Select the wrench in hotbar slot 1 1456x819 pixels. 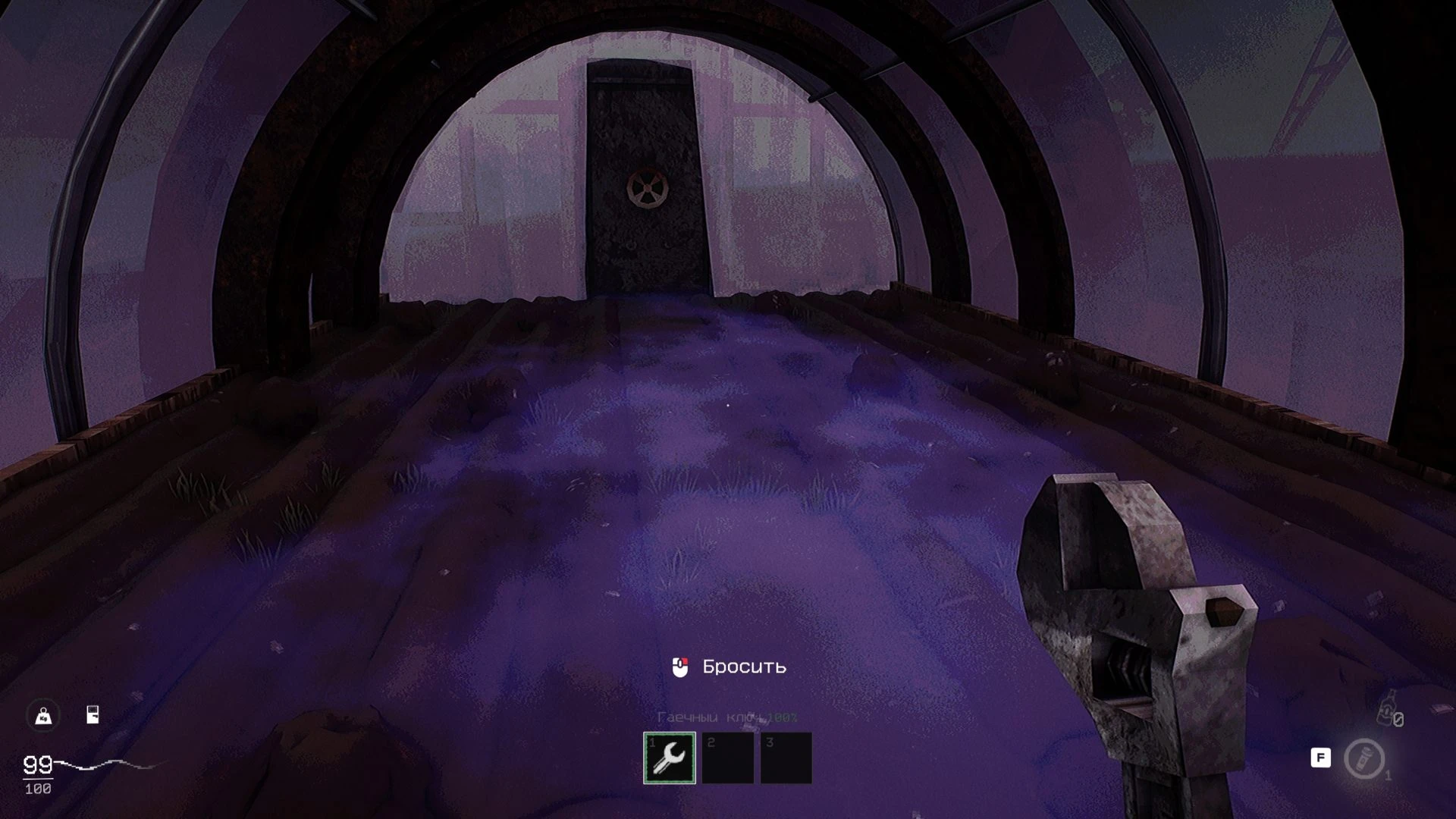click(670, 758)
